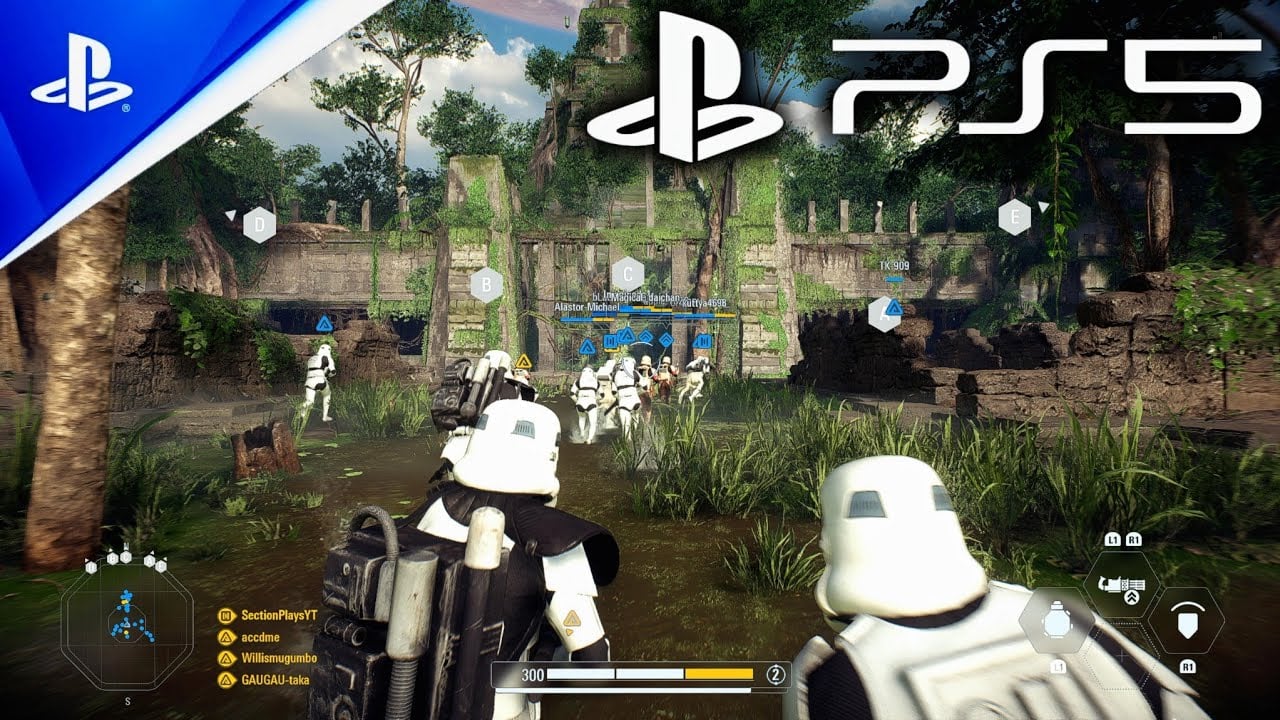1280x720 pixels.
Task: Expand the double-chevron marker above the troopers
Action: 665,338
